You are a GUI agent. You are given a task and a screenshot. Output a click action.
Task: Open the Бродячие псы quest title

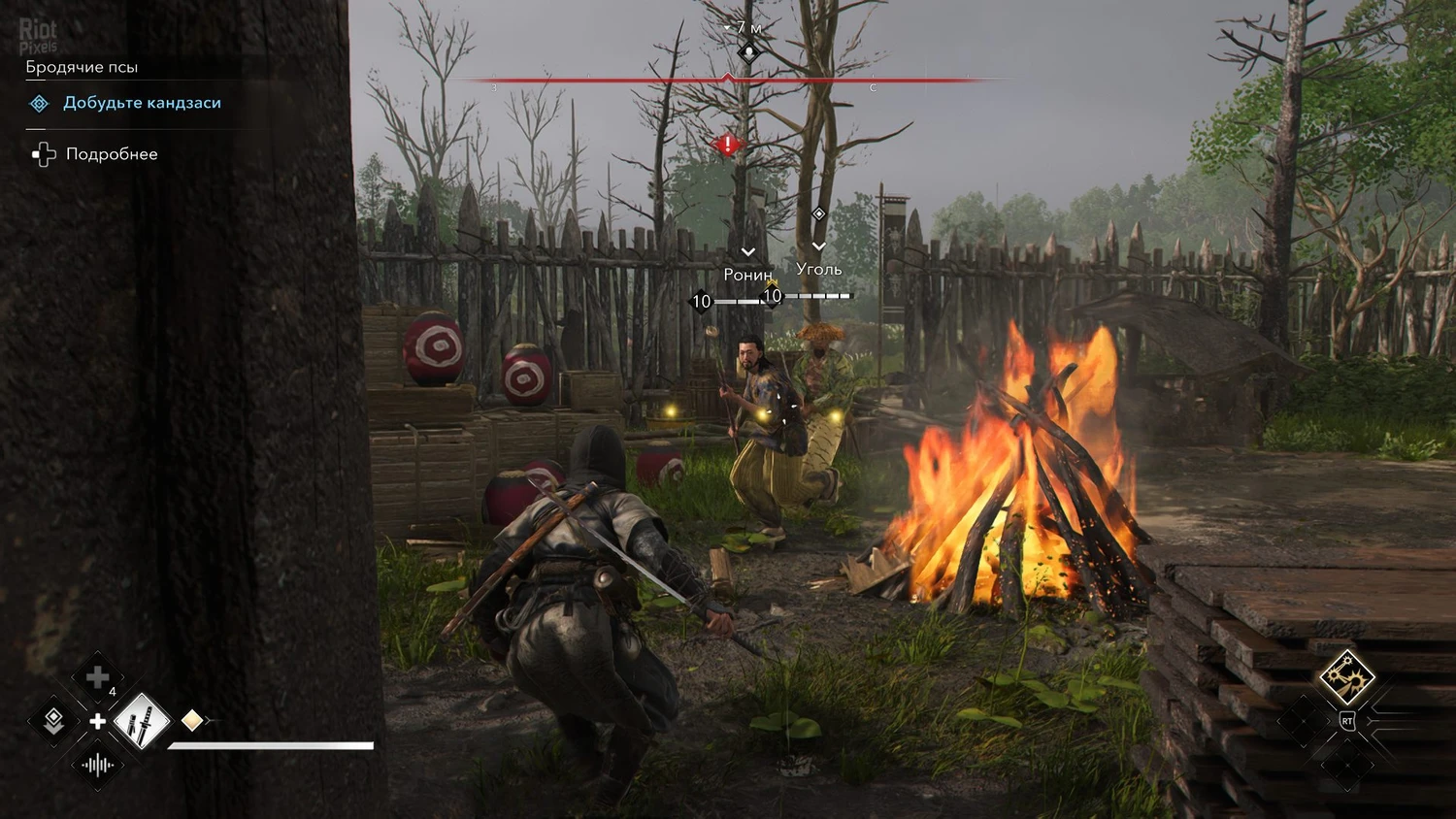pos(82,67)
